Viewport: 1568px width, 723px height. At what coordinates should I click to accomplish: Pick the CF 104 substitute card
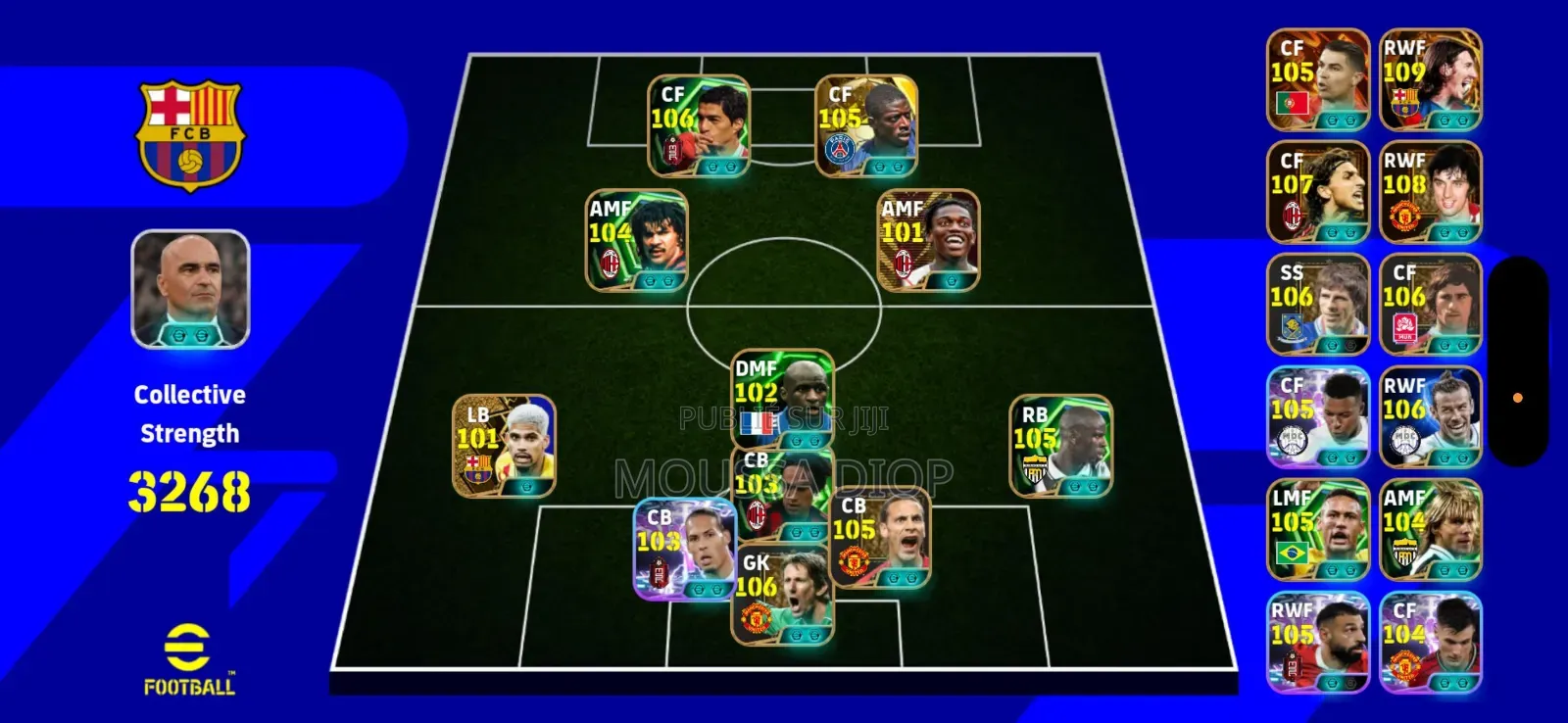1430,643
